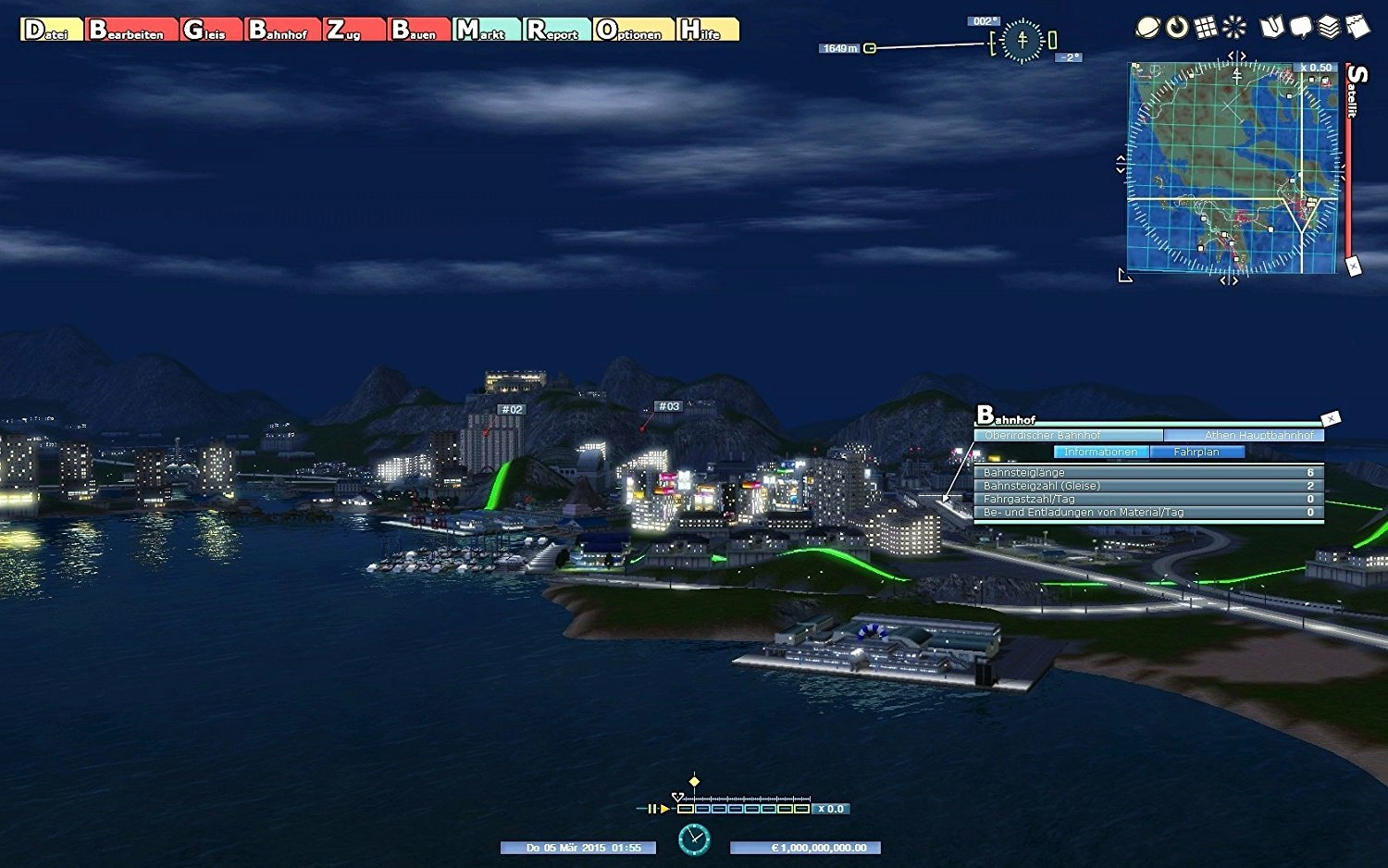
Task: Open the Bahnhof menu in the top bar
Action: [x=283, y=31]
